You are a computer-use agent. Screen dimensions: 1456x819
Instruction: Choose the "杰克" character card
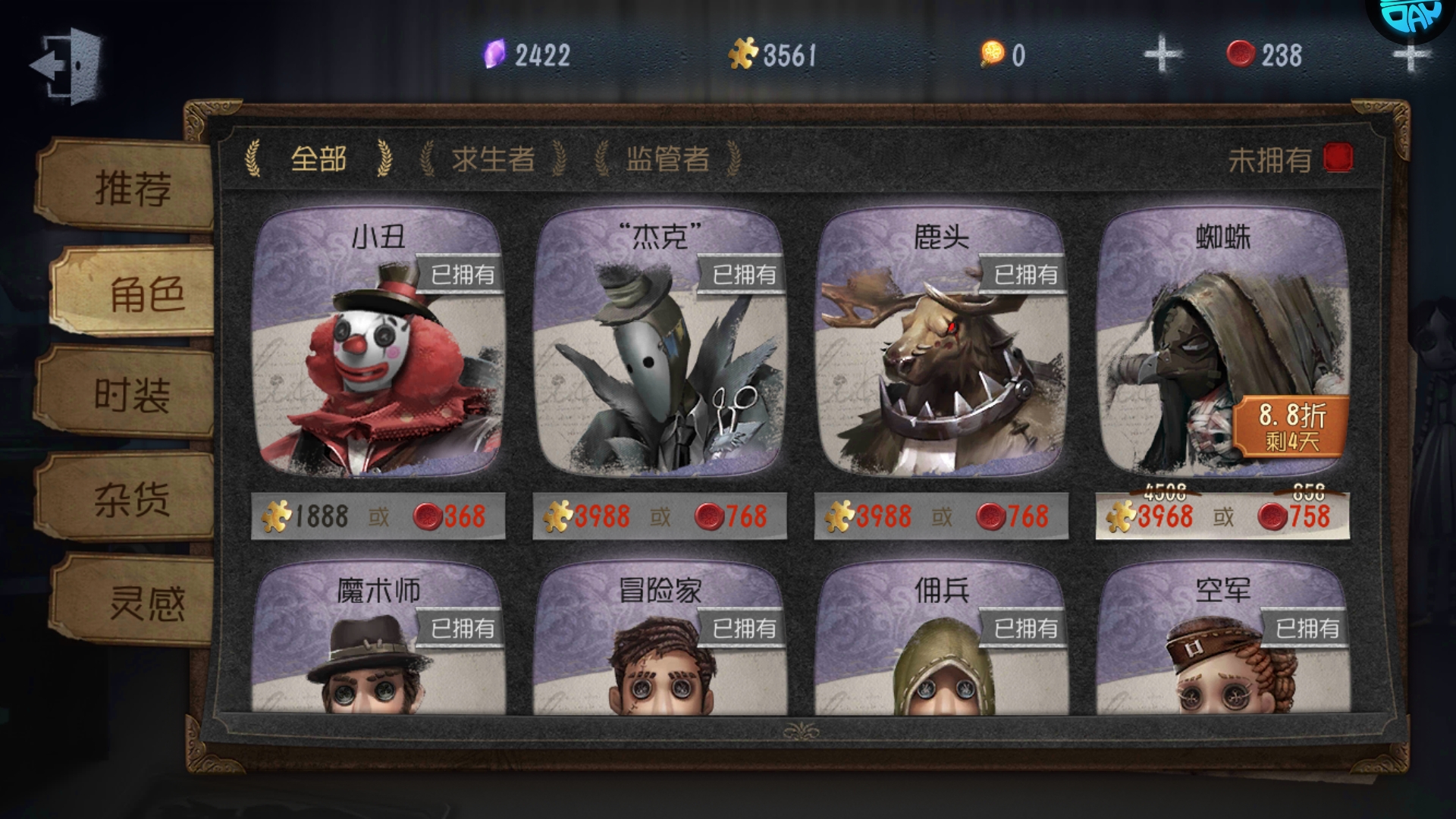[x=660, y=349]
